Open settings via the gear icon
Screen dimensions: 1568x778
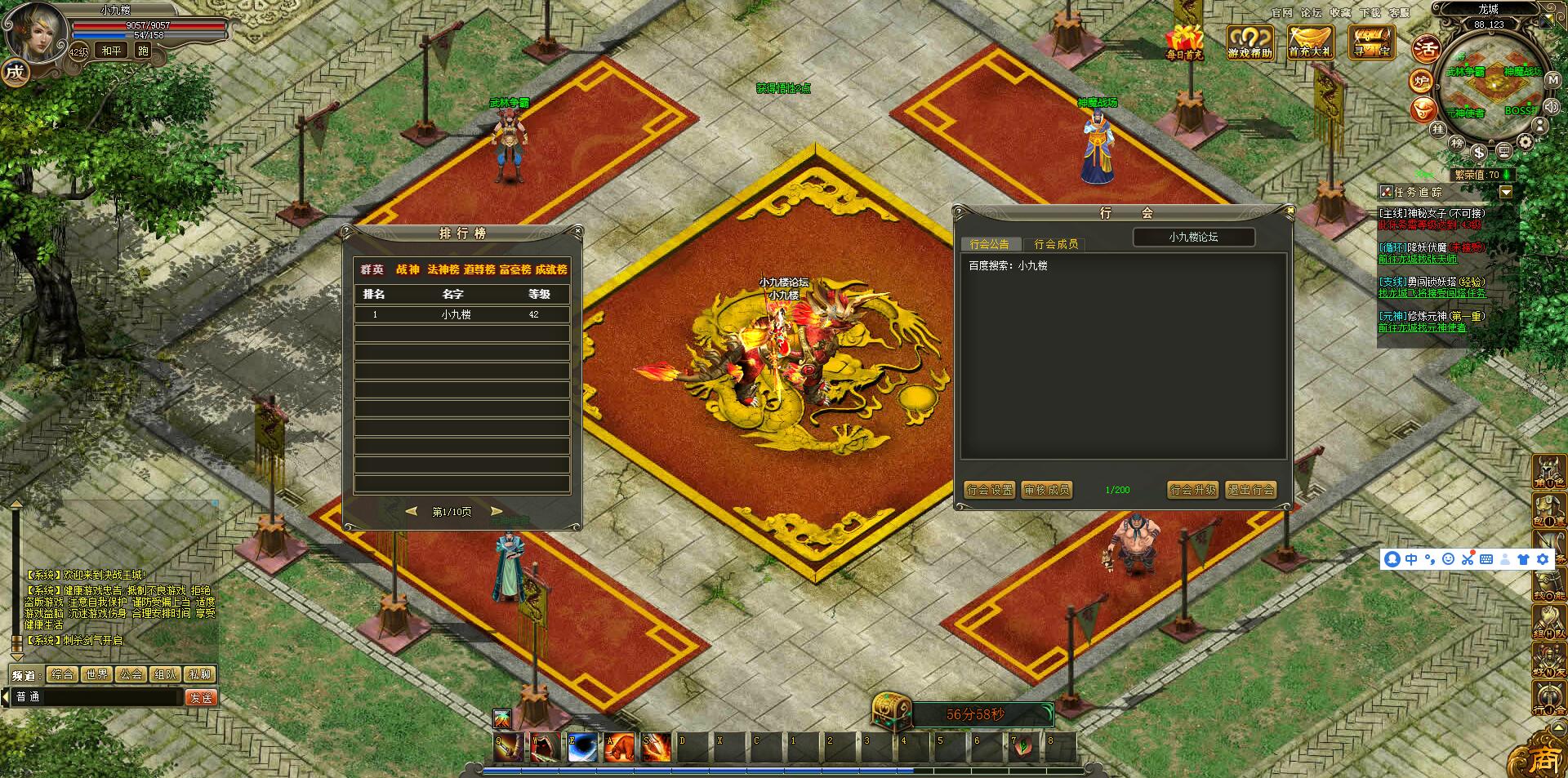click(x=1525, y=142)
